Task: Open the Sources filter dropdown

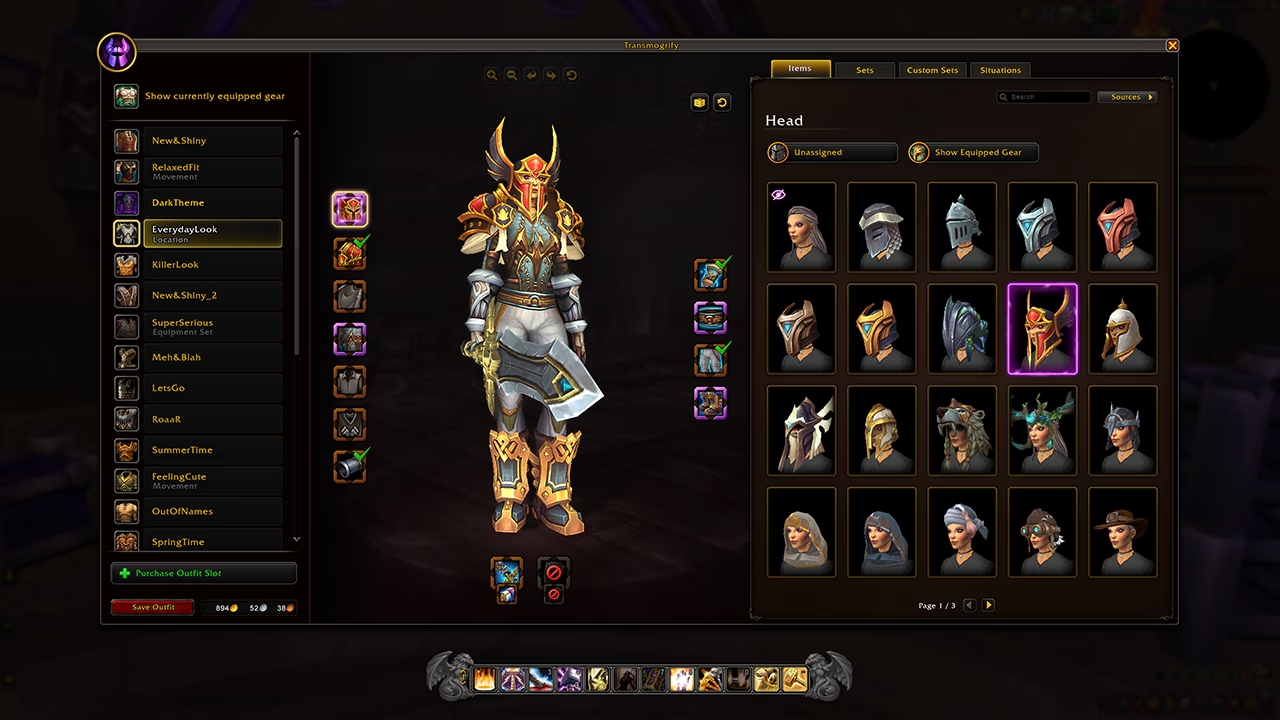Action: 1127,96
